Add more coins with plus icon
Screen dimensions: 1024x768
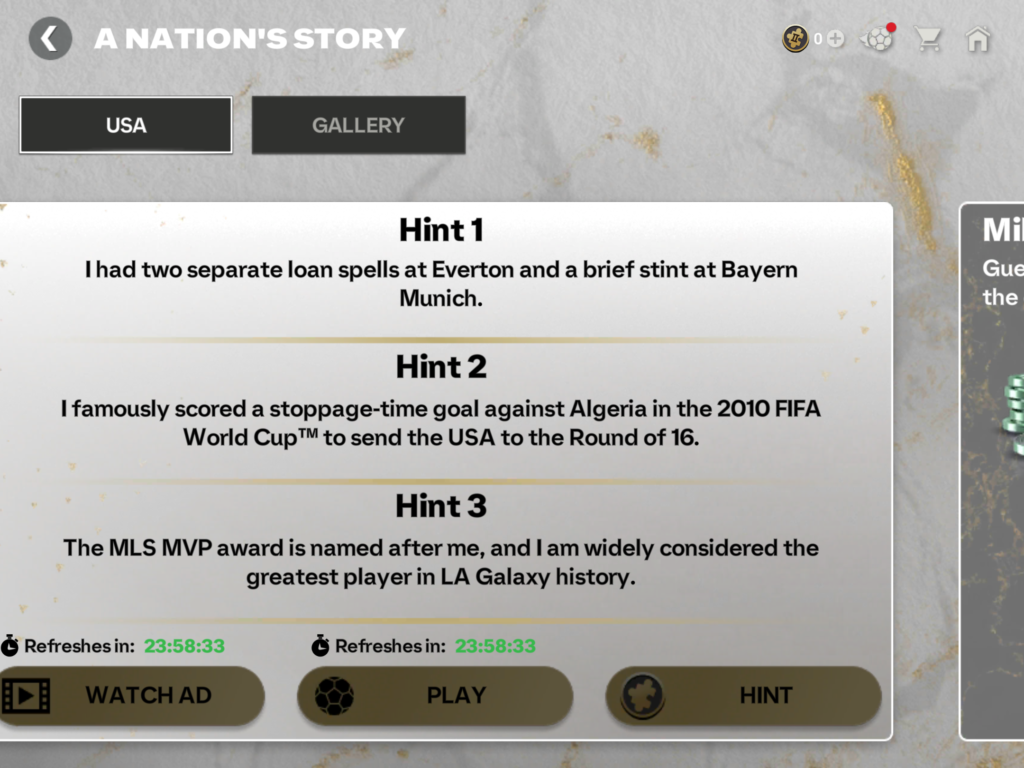pyautogui.click(x=836, y=39)
